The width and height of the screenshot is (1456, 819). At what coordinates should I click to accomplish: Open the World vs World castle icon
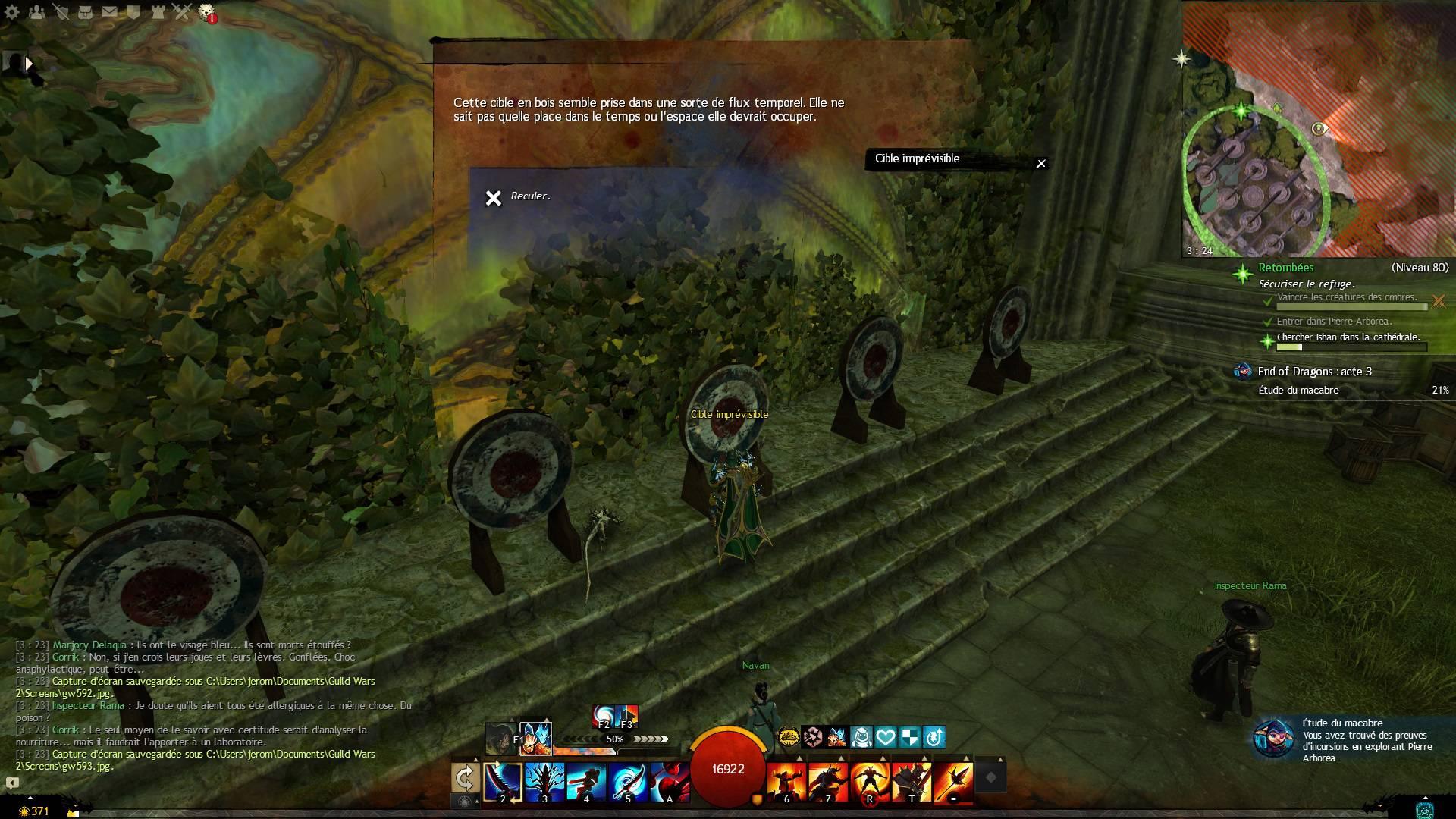pyautogui.click(x=158, y=12)
